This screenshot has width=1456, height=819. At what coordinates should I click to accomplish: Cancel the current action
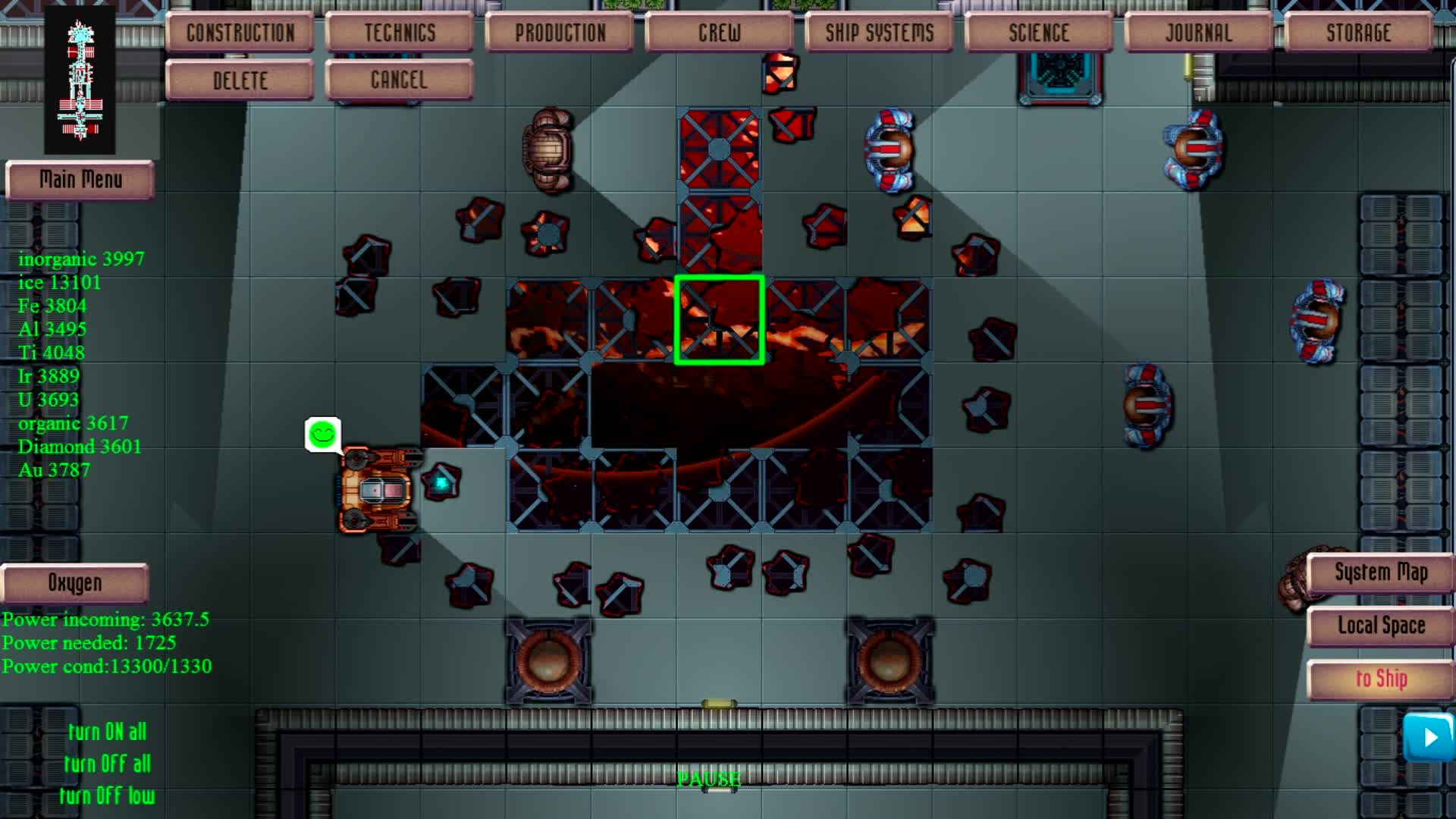(398, 79)
